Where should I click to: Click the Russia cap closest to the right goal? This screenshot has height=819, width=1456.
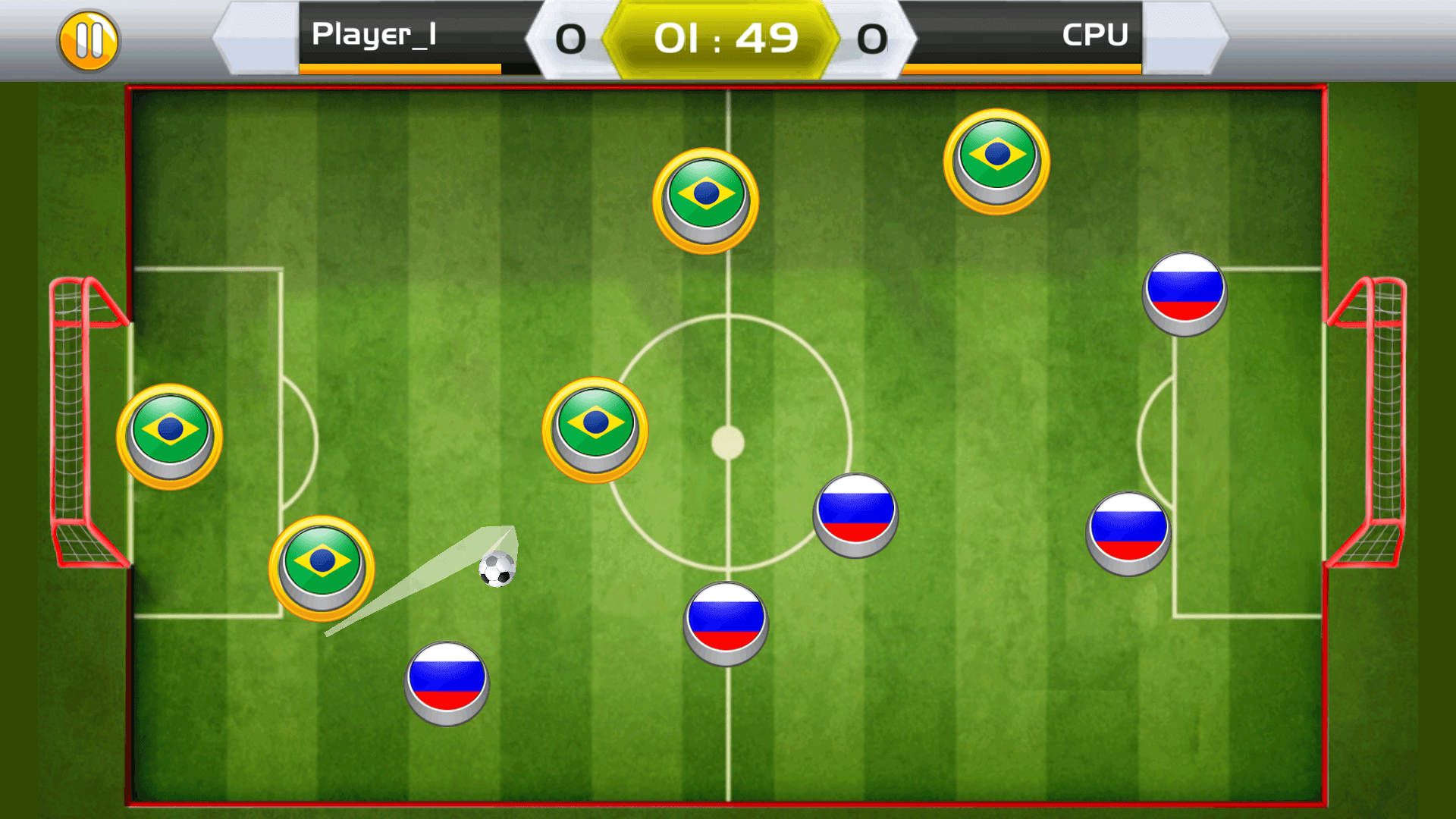(1130, 531)
